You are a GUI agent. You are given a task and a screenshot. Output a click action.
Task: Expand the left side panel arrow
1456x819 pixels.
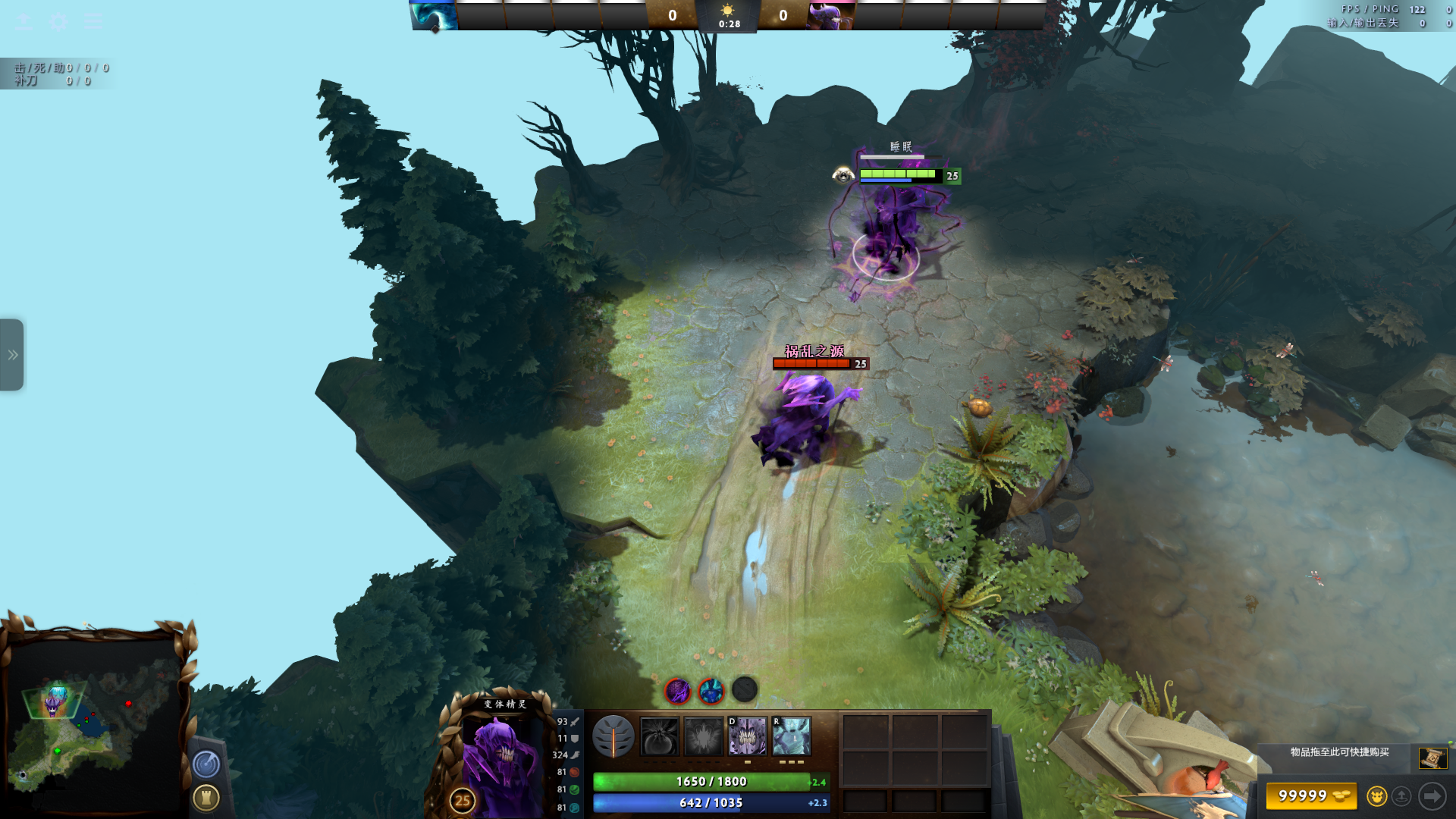12,355
